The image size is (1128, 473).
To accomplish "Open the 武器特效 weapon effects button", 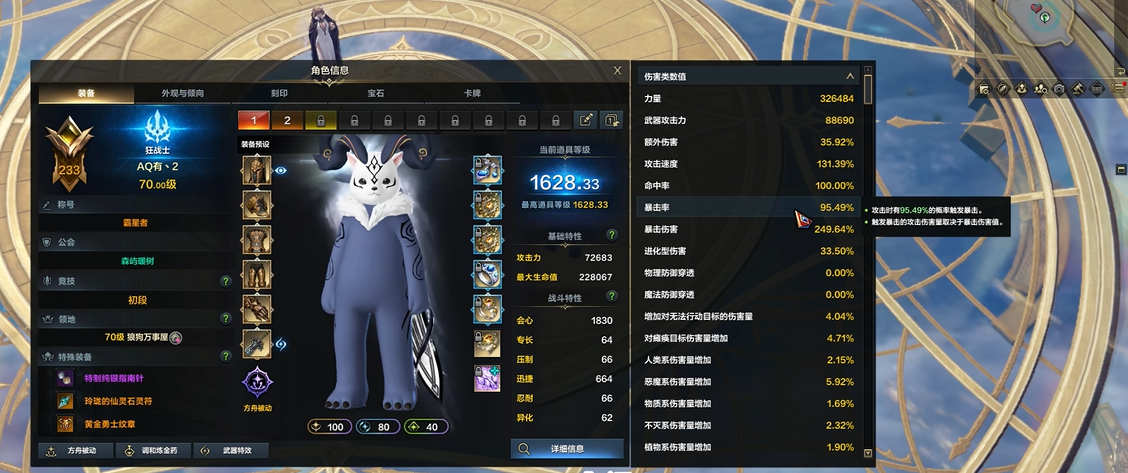I will [231, 451].
